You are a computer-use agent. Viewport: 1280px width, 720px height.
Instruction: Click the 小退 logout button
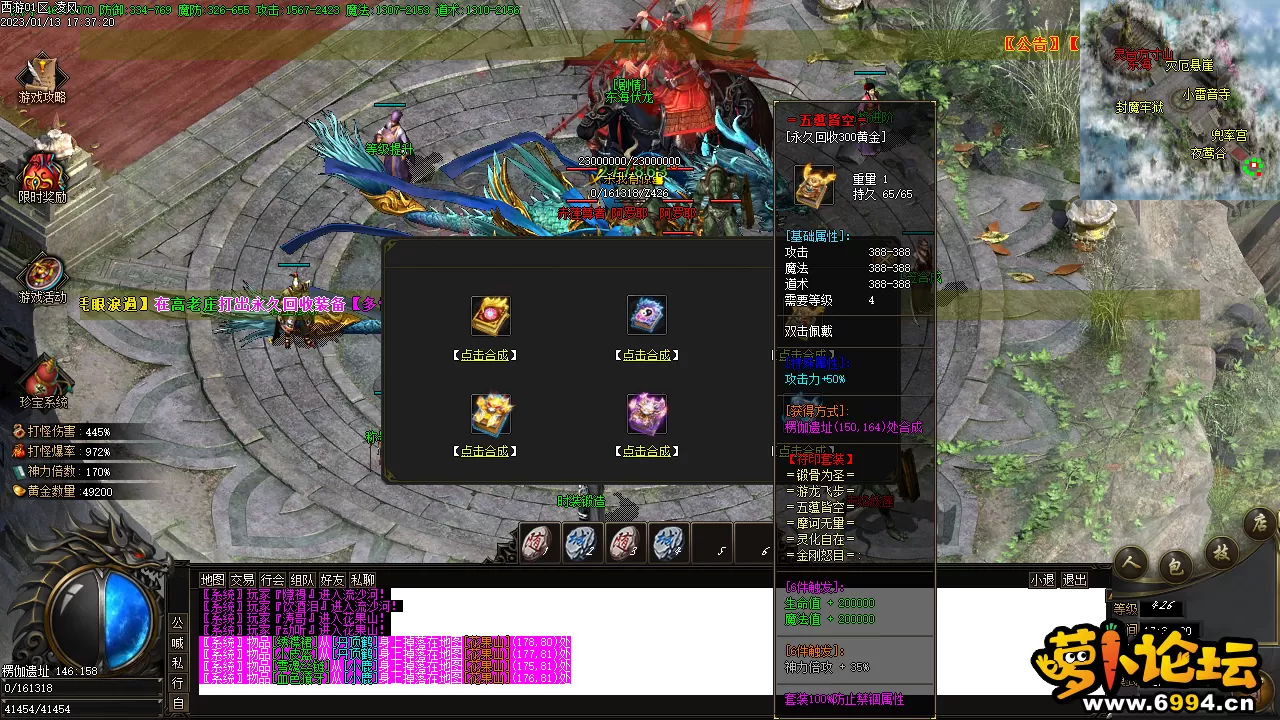1042,580
